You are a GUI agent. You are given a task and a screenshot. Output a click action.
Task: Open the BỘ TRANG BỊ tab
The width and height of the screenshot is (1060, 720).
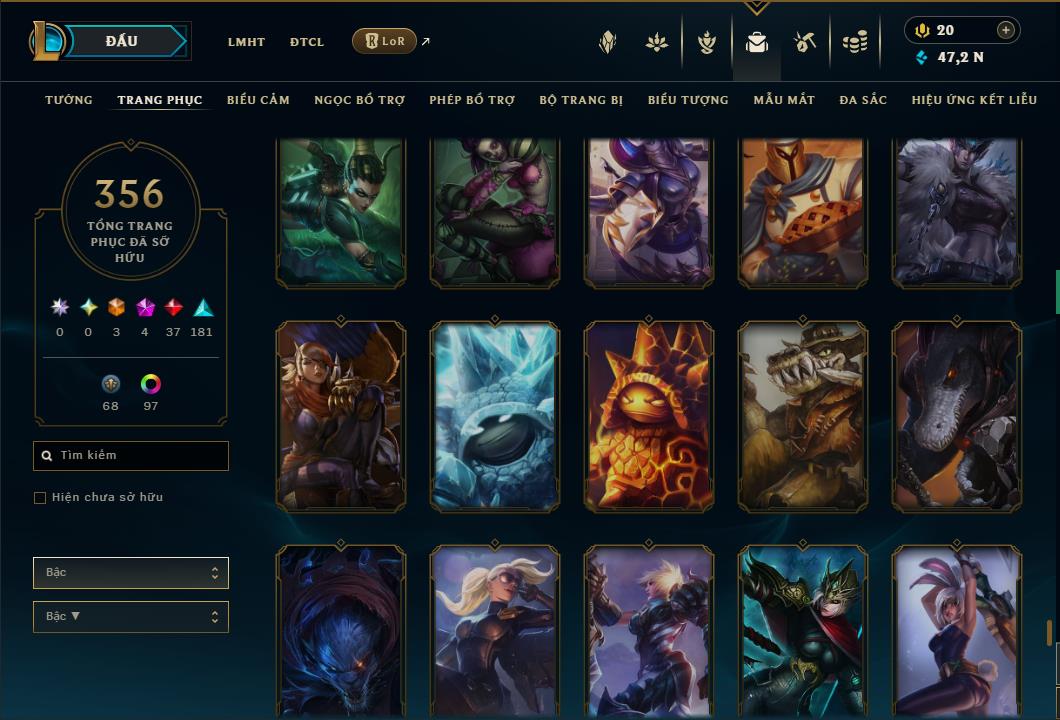coord(581,100)
